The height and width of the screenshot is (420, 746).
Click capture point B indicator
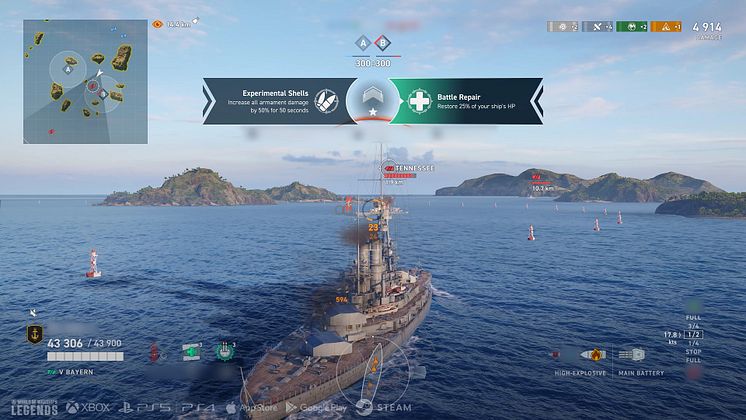[380, 43]
